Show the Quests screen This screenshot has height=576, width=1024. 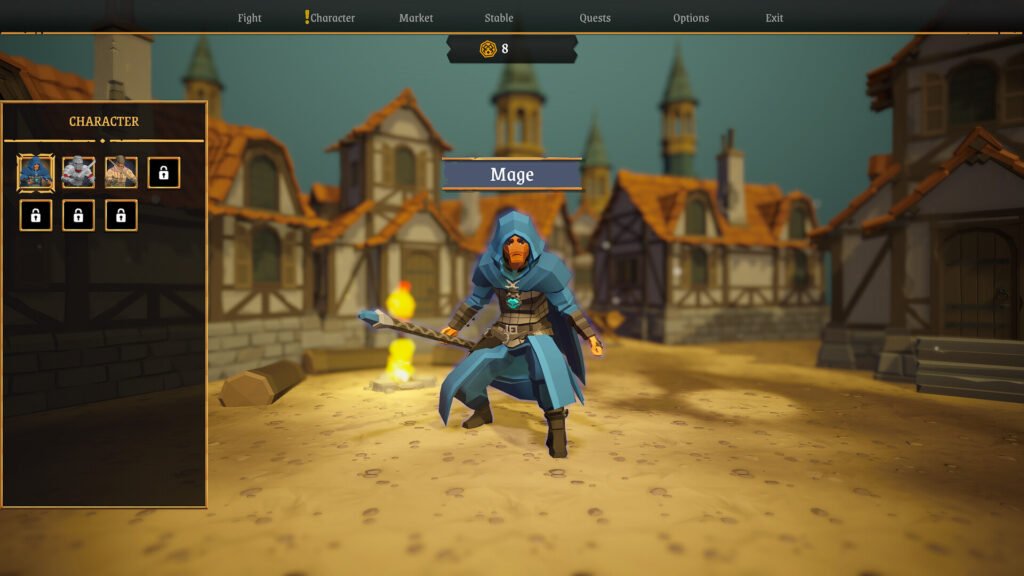tap(595, 18)
